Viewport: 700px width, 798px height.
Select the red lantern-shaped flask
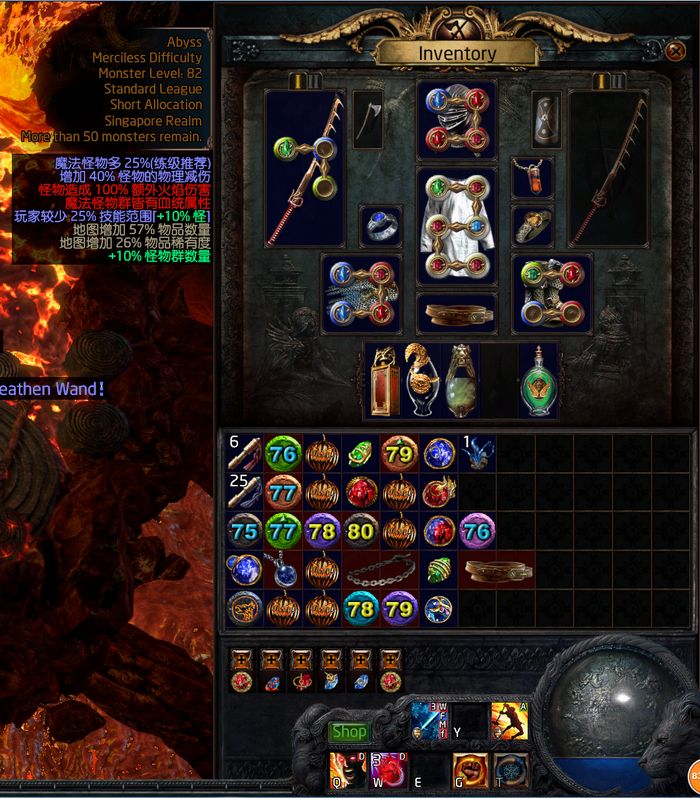pyautogui.click(x=381, y=380)
